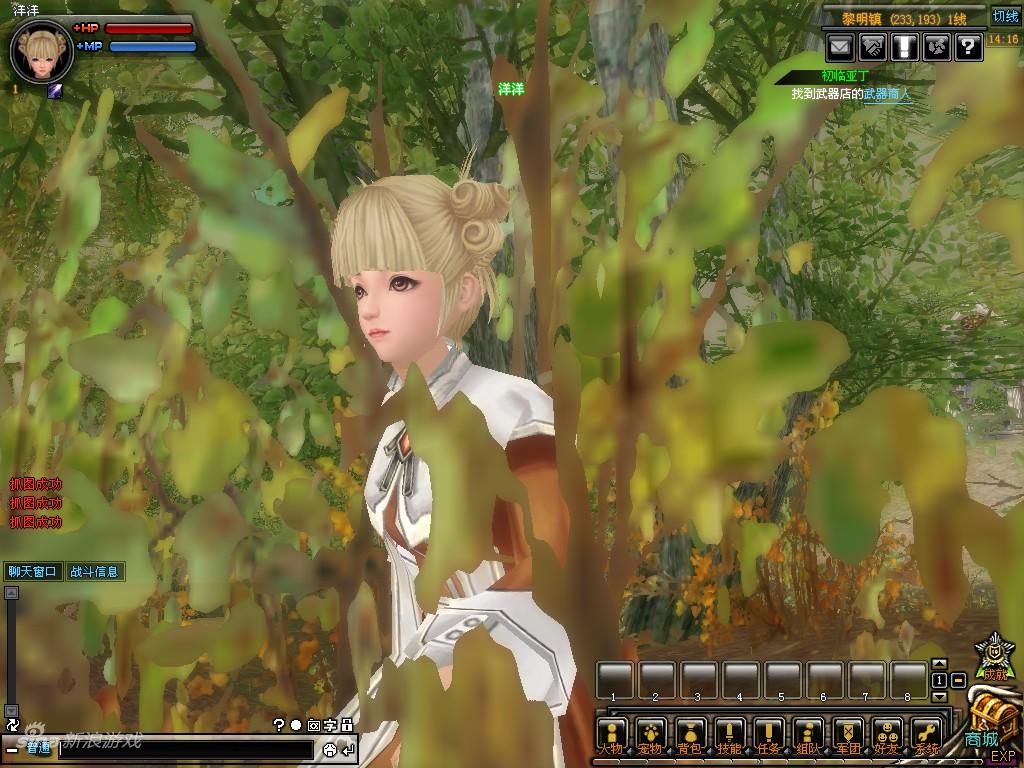Open the 系统 system settings
The image size is (1024, 768).
(x=927, y=735)
